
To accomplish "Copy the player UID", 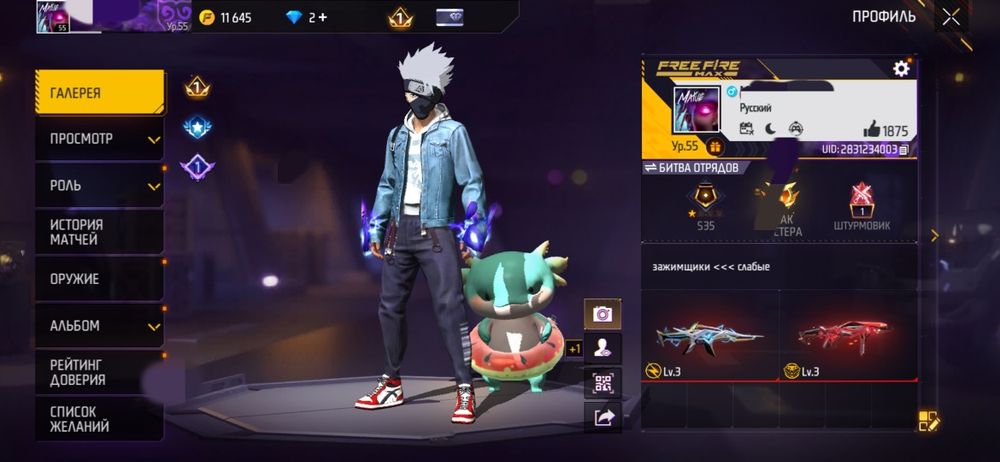I will [903, 149].
